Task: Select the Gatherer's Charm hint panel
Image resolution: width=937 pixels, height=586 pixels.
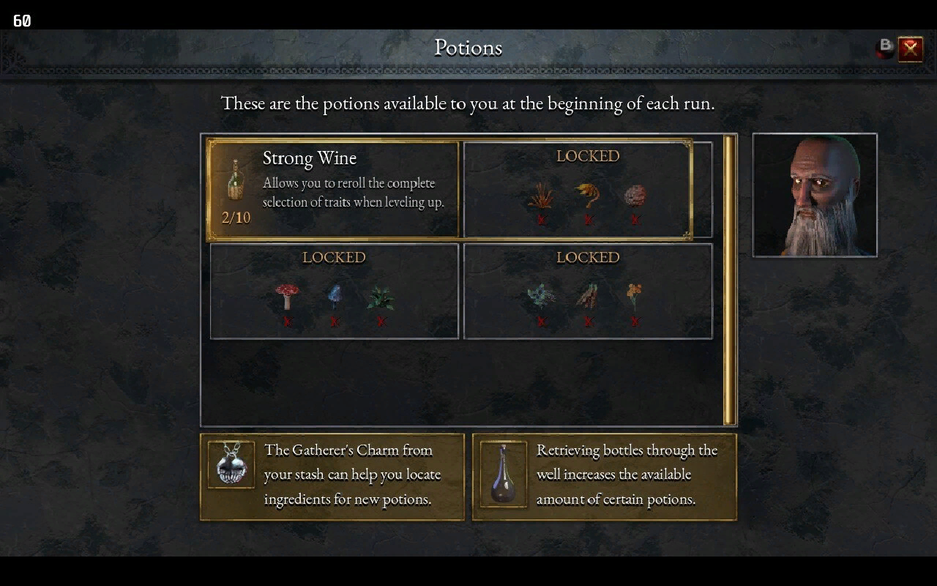Action: click(x=332, y=476)
